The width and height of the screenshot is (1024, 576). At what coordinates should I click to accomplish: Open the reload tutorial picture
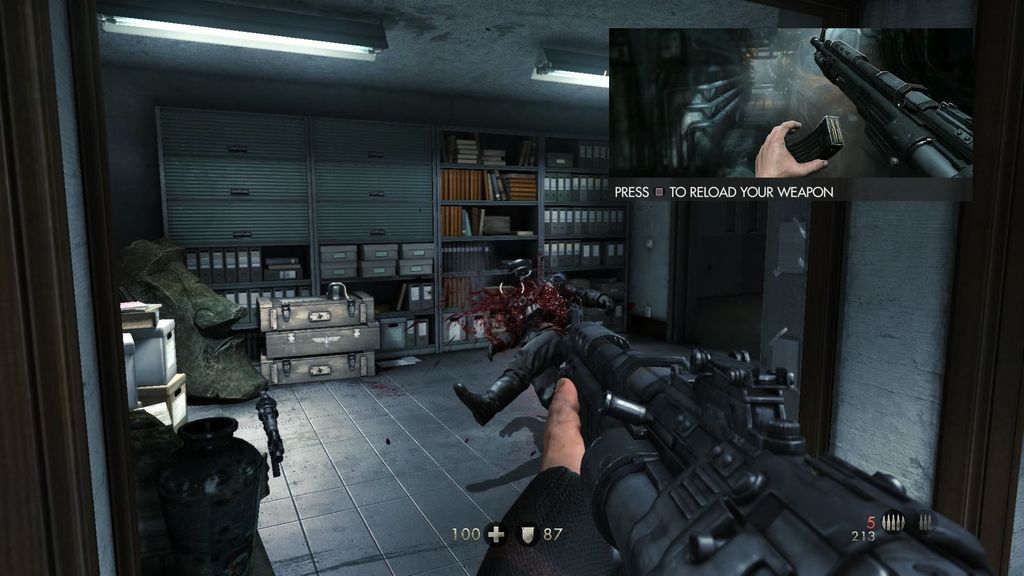pos(790,103)
